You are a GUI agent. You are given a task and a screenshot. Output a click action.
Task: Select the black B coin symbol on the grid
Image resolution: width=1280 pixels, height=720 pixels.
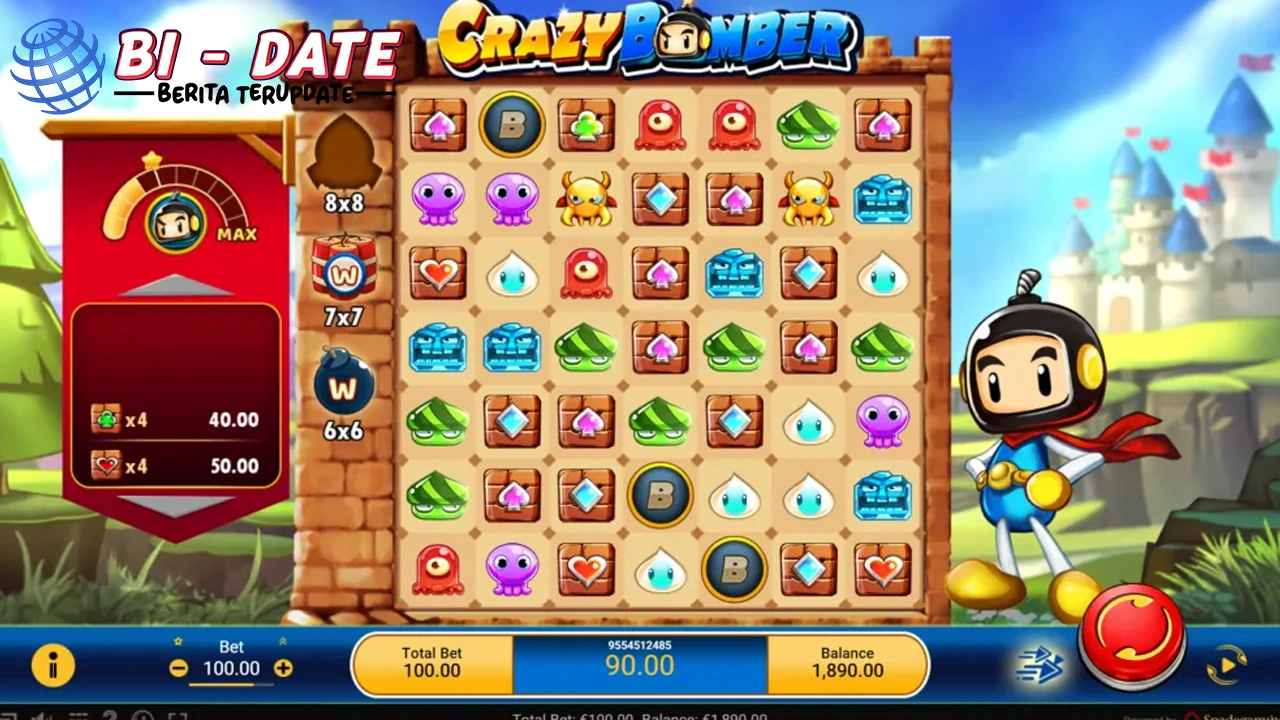click(x=512, y=124)
